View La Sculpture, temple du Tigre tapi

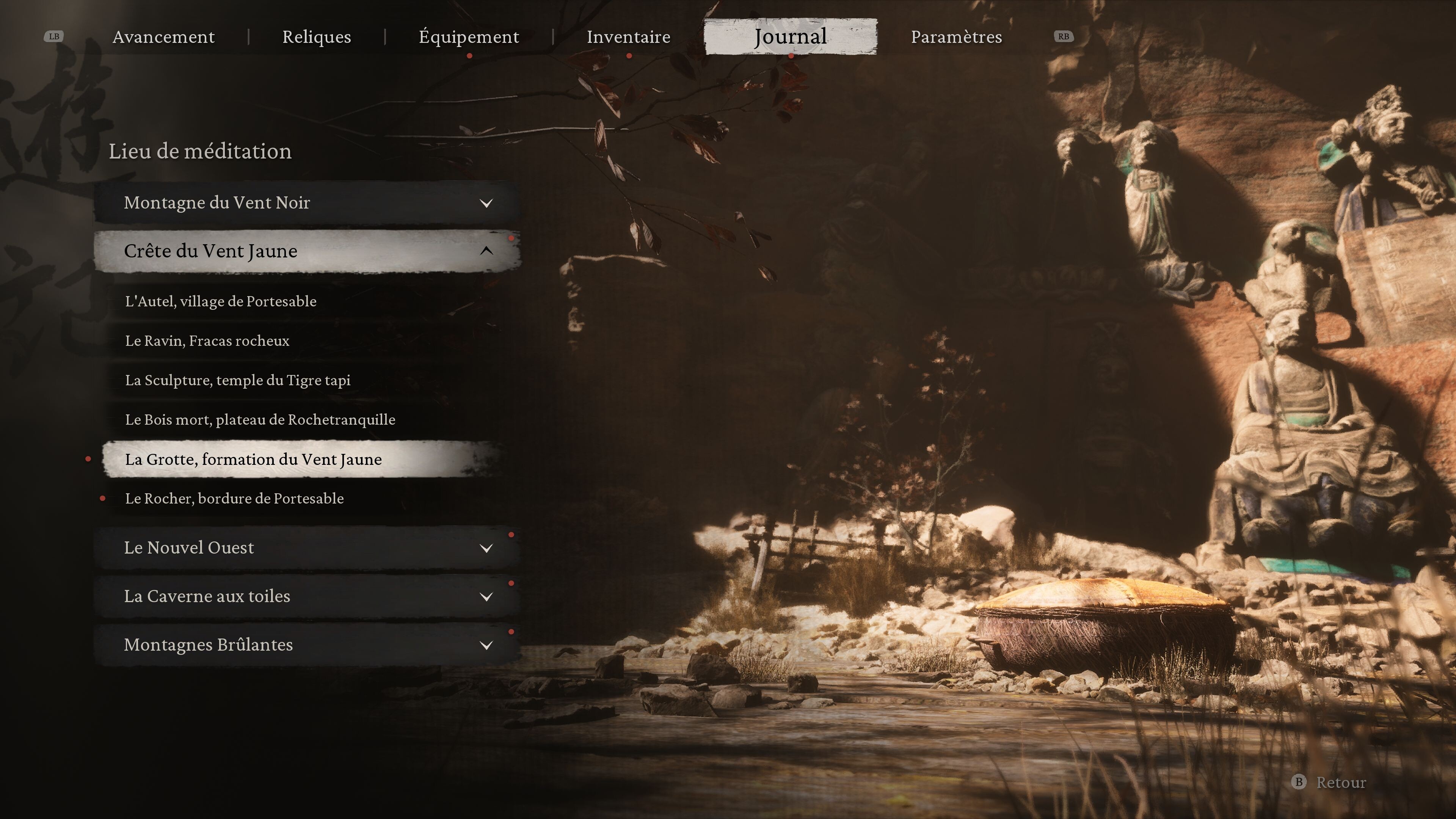(237, 380)
